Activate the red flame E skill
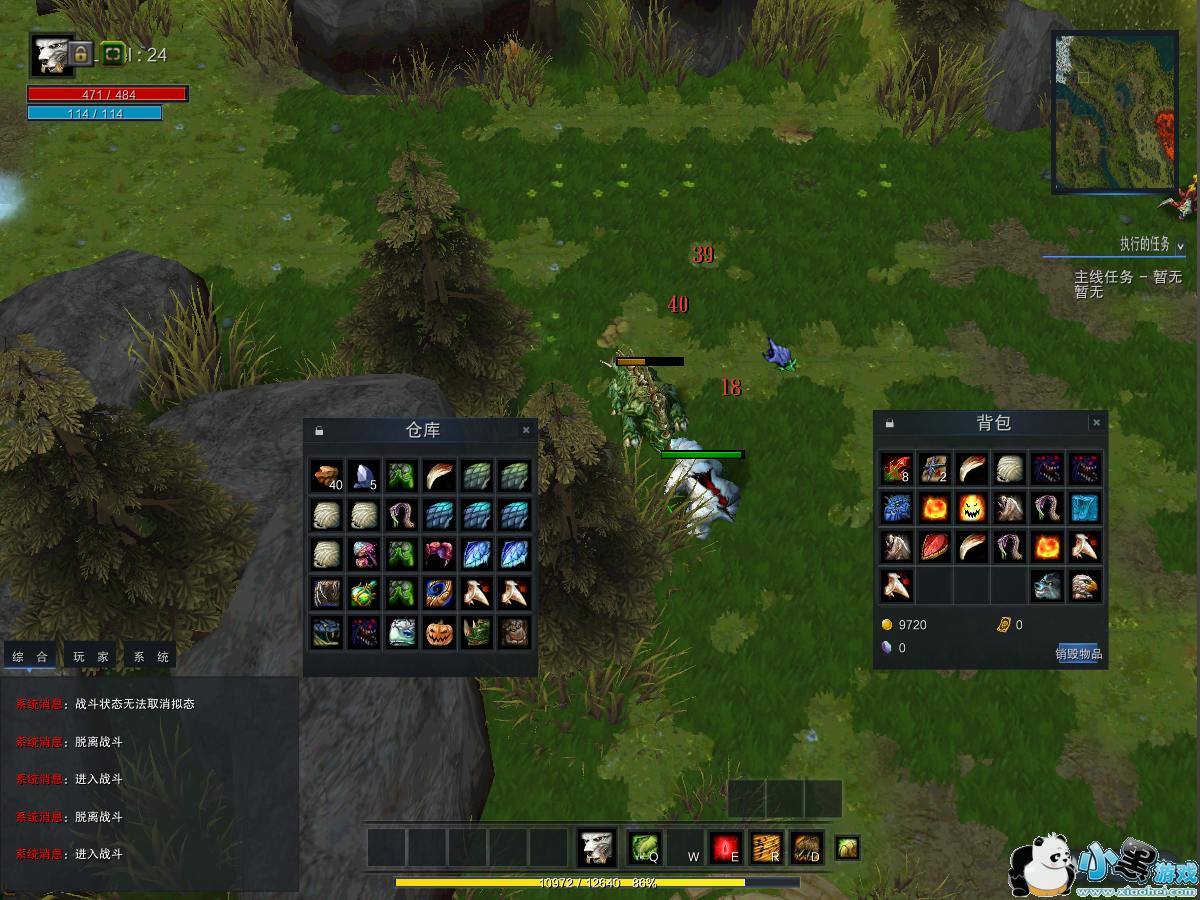 pyautogui.click(x=725, y=848)
